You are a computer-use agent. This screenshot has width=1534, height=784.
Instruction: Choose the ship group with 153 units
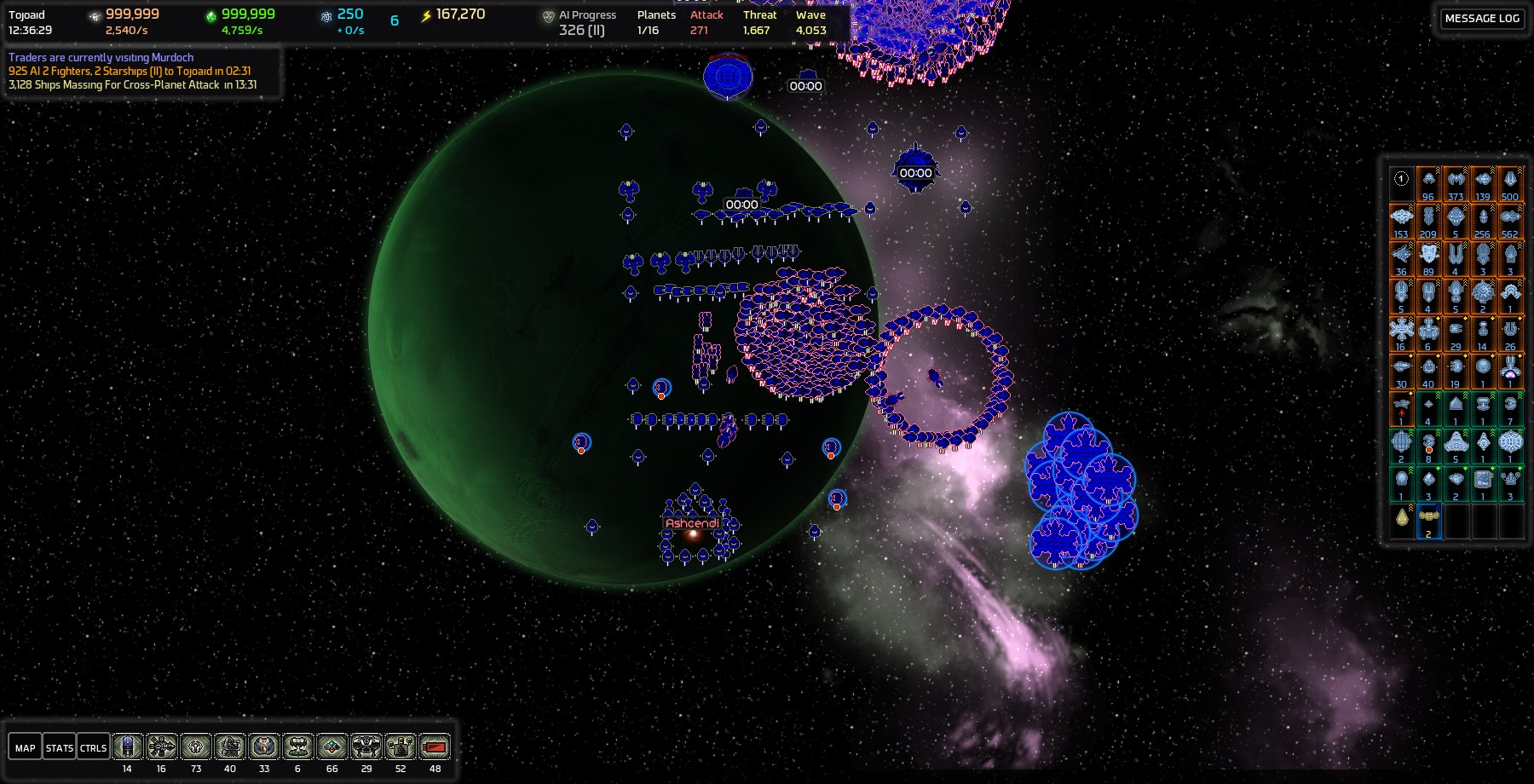[x=1401, y=221]
